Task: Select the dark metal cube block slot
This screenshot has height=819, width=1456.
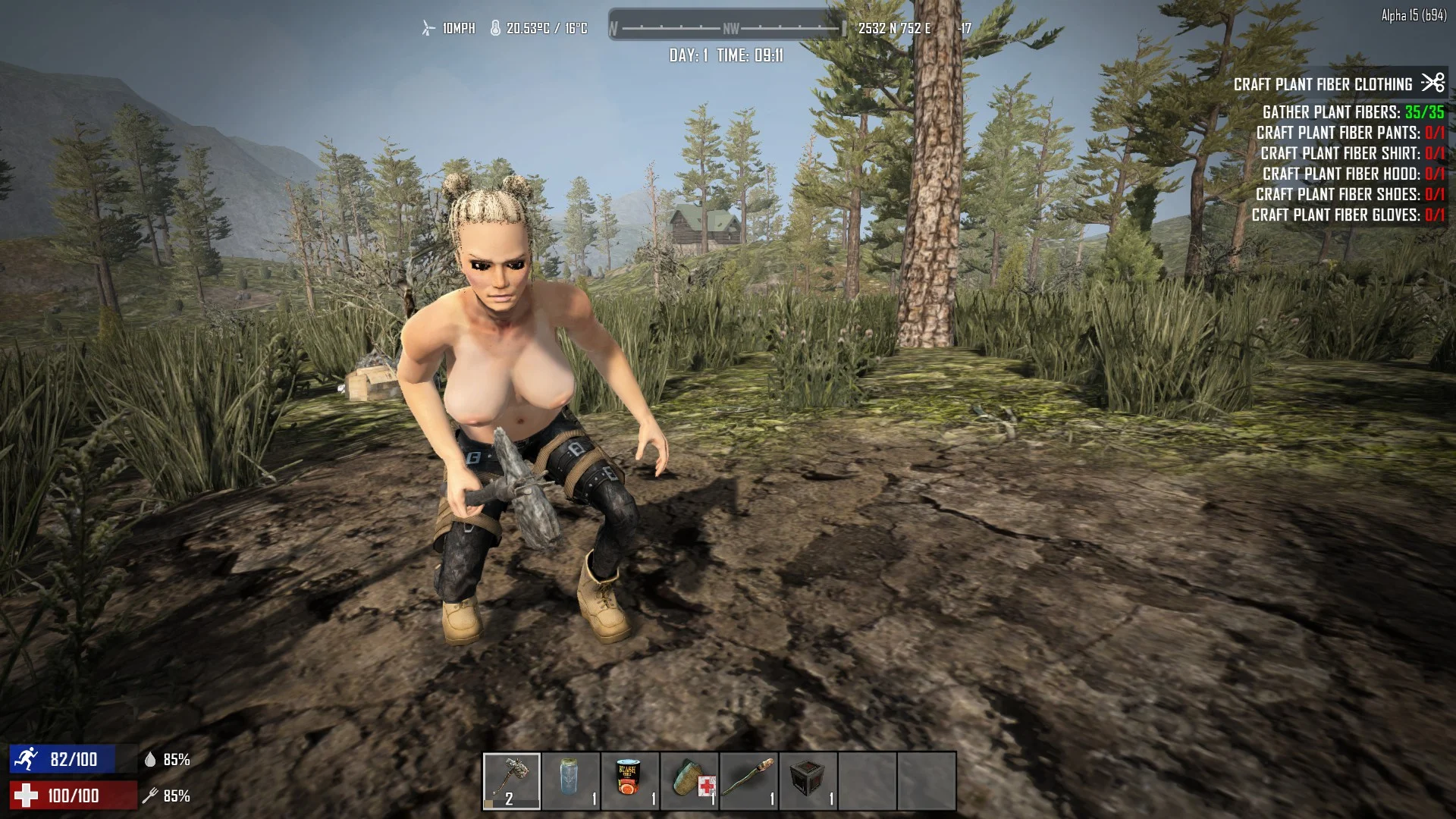Action: point(808,781)
